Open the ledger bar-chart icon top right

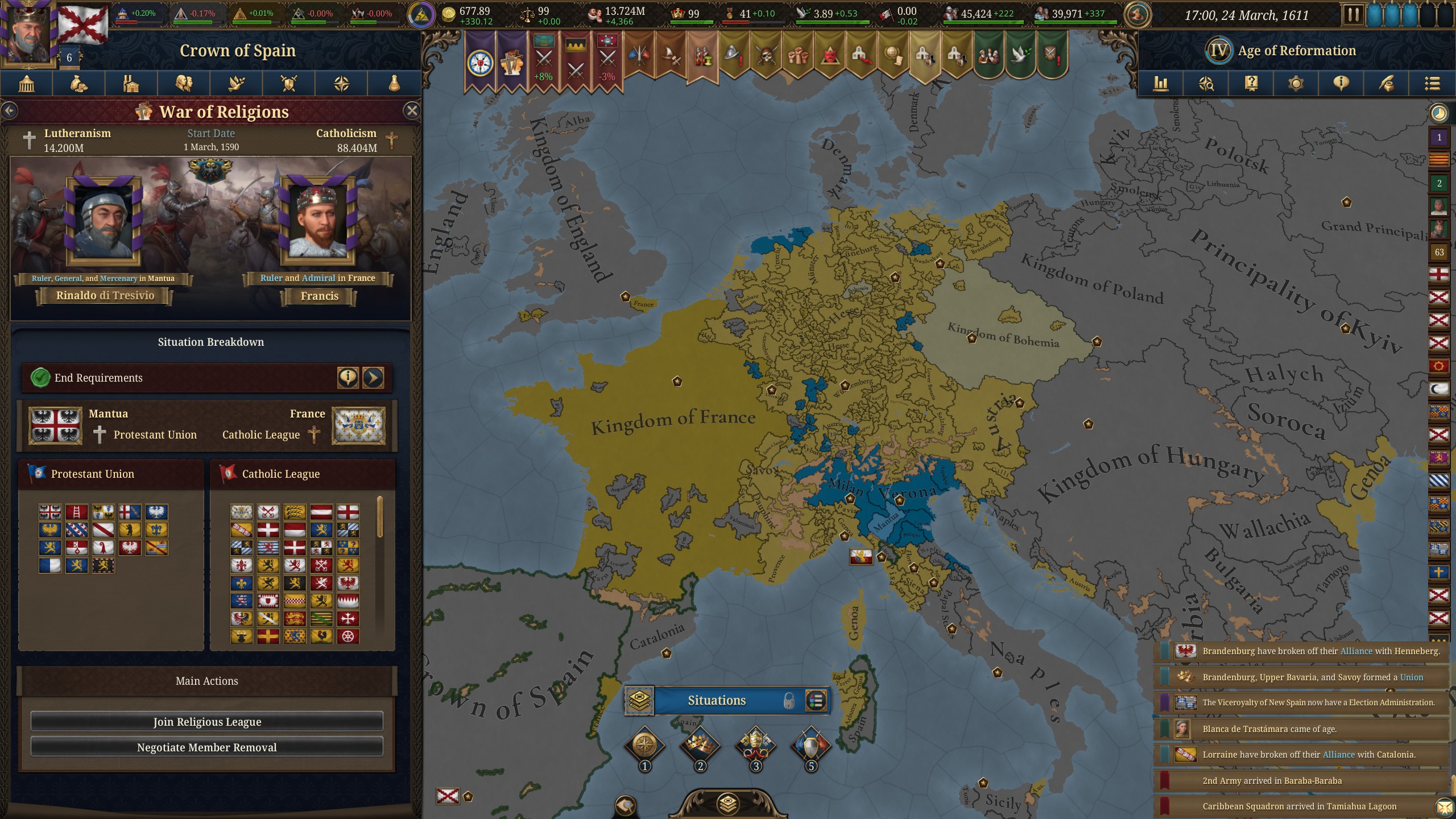click(1161, 84)
